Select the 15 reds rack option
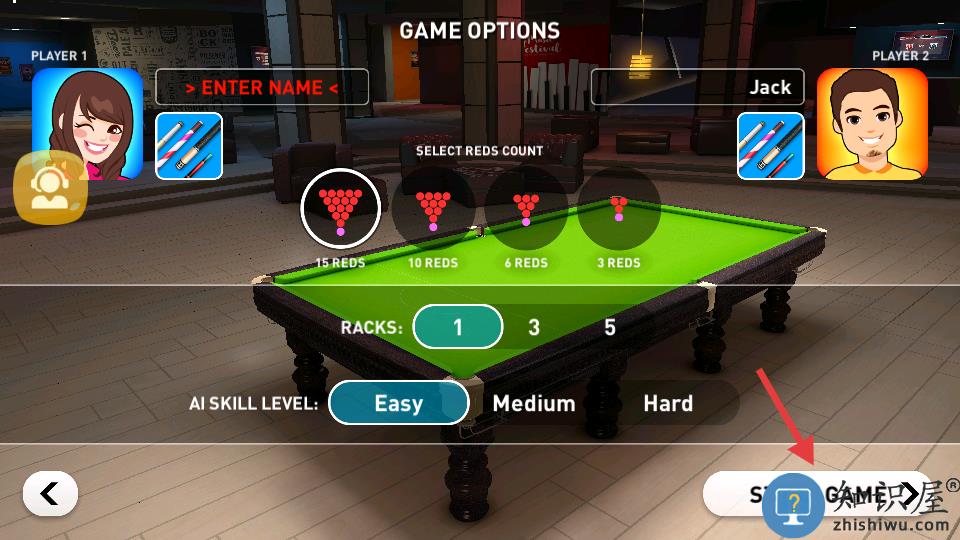960x540 pixels. [340, 208]
